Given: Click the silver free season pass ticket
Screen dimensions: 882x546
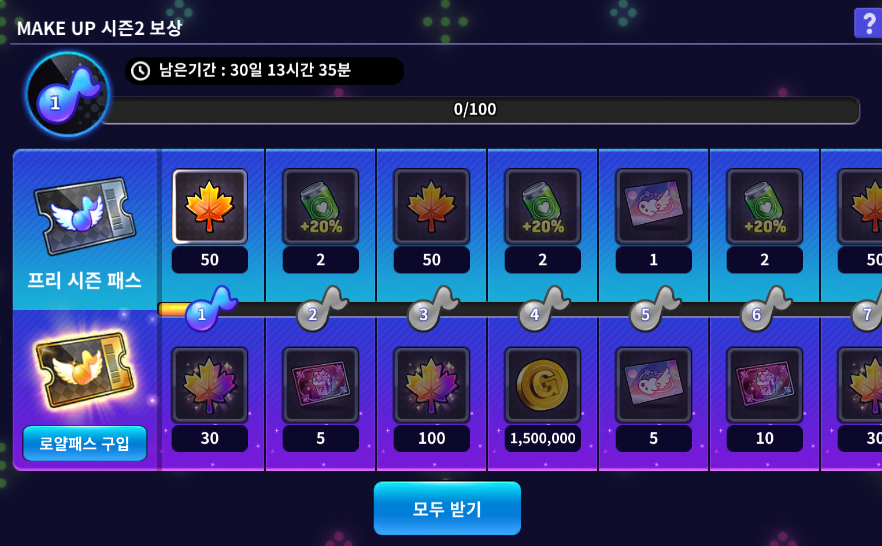Looking at the screenshot, I should pos(84,214).
